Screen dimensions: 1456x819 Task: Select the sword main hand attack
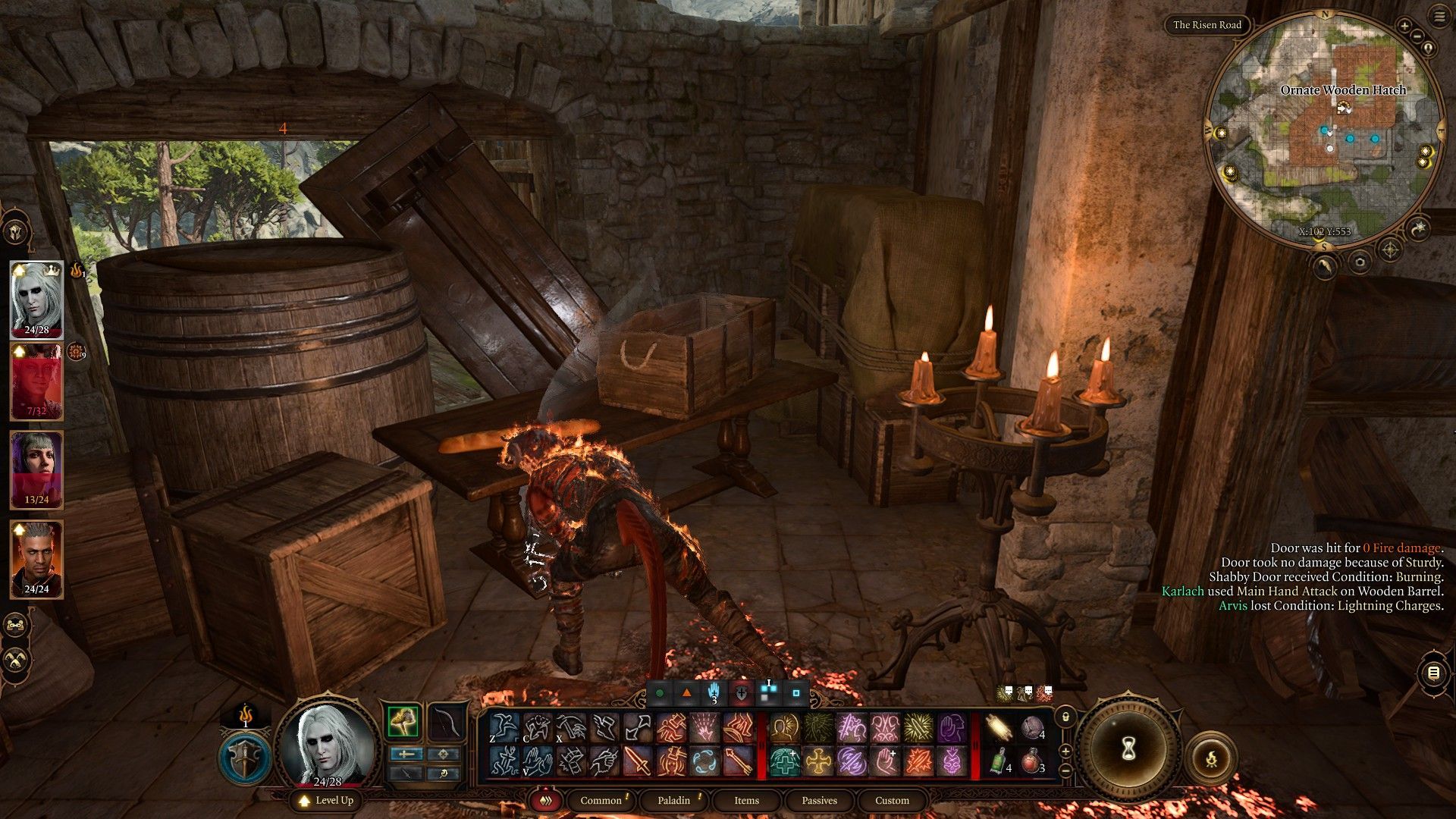pyautogui.click(x=638, y=761)
